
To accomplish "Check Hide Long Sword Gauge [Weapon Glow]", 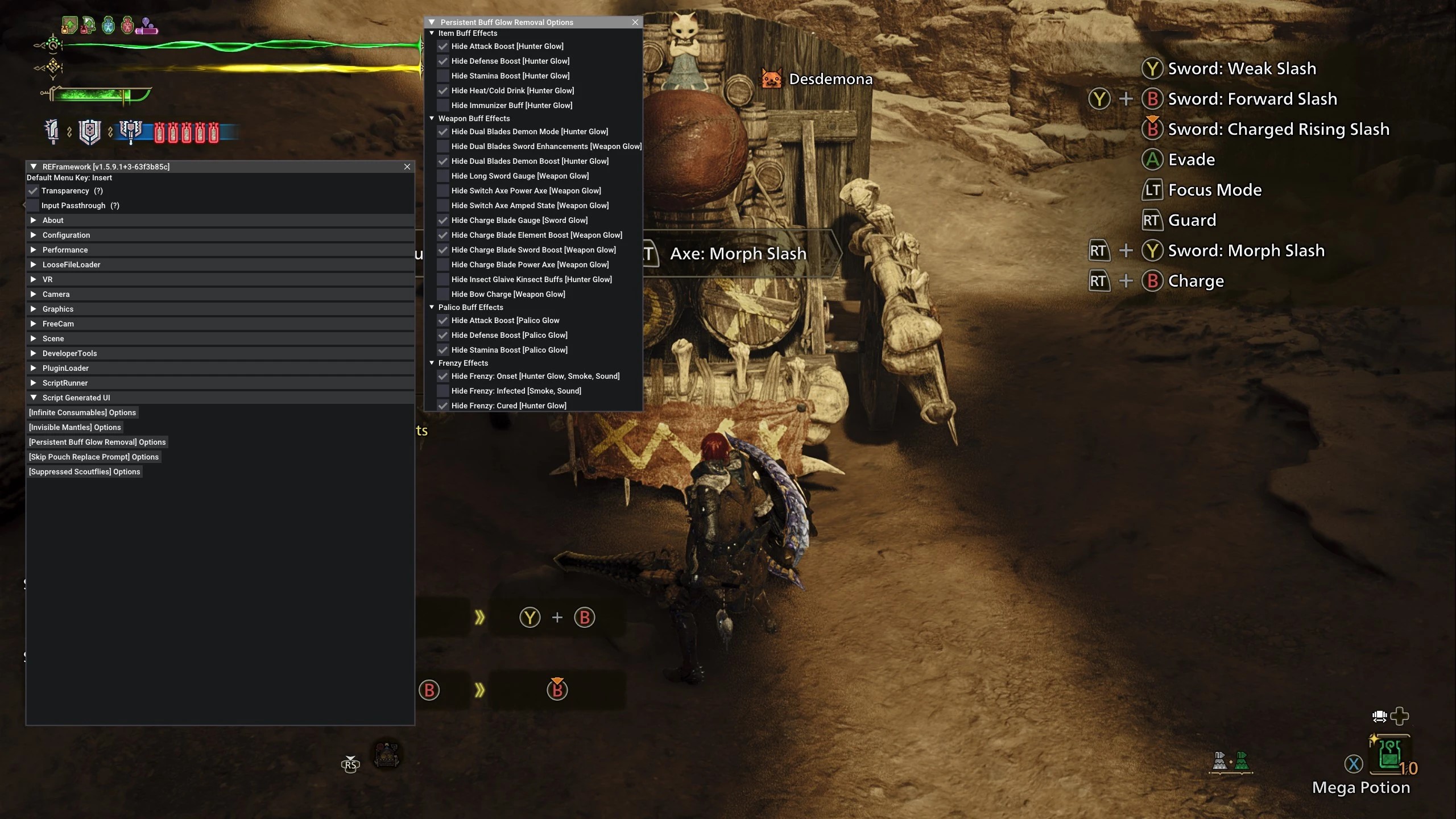I will [443, 176].
